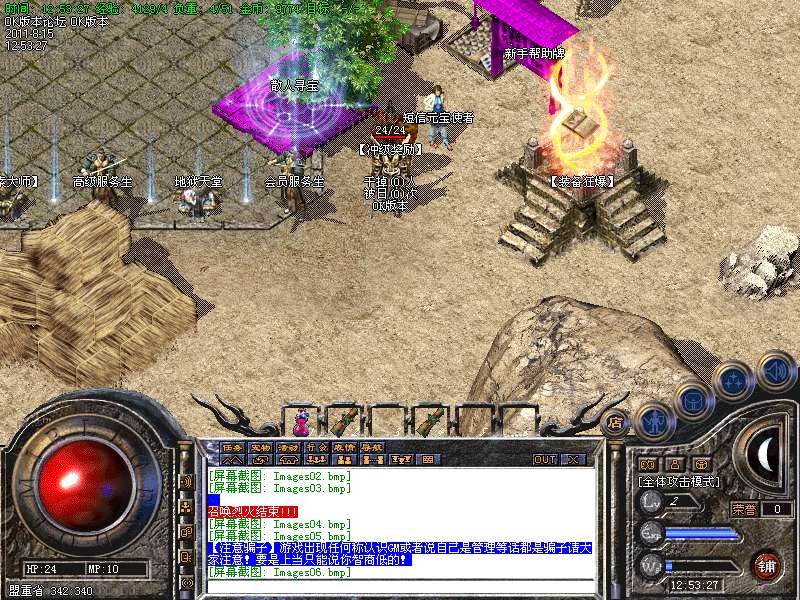Open the 表情 emotes button

click(344, 447)
